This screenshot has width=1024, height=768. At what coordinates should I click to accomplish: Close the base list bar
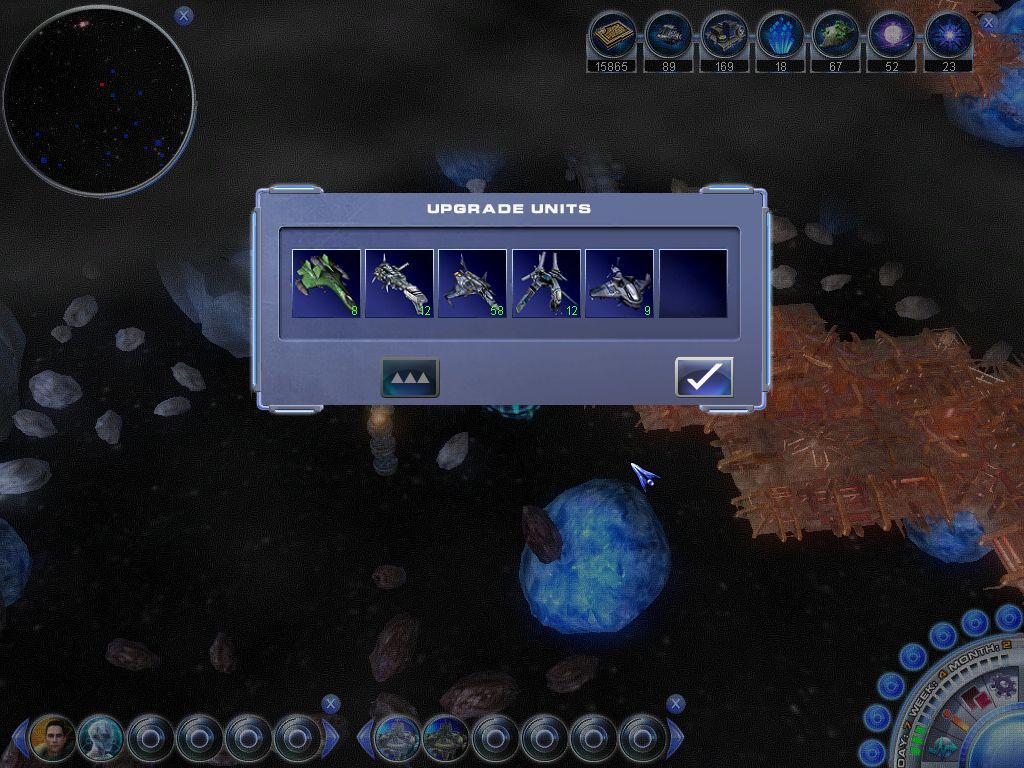tap(676, 704)
